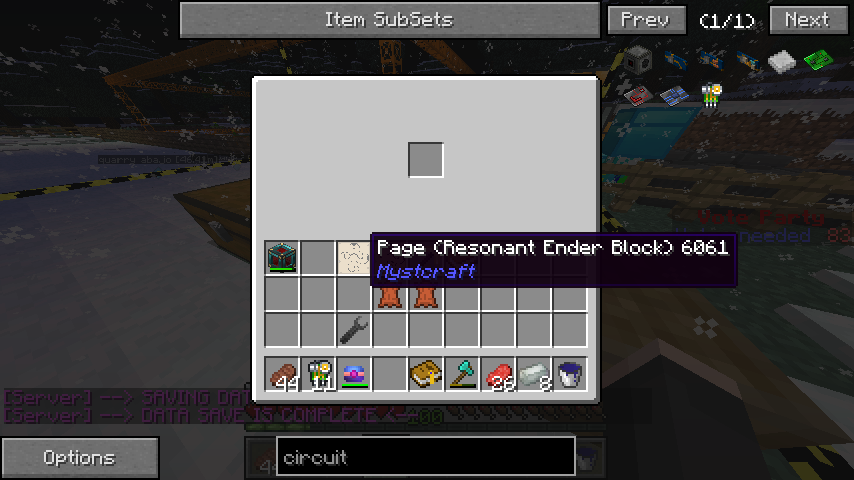Open the NEI Options menu
The width and height of the screenshot is (854, 480).
pyautogui.click(x=79, y=458)
